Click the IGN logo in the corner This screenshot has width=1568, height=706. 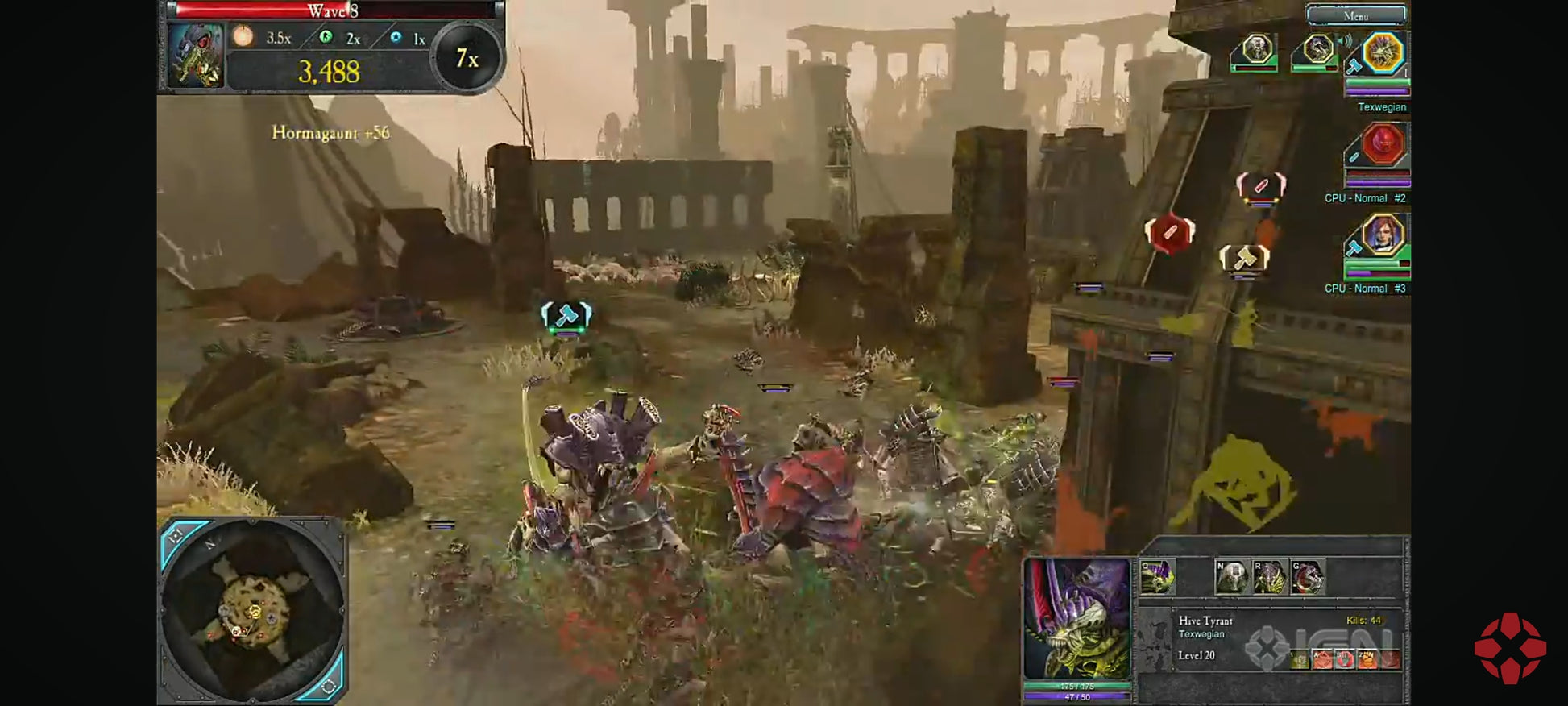pos(1510,648)
